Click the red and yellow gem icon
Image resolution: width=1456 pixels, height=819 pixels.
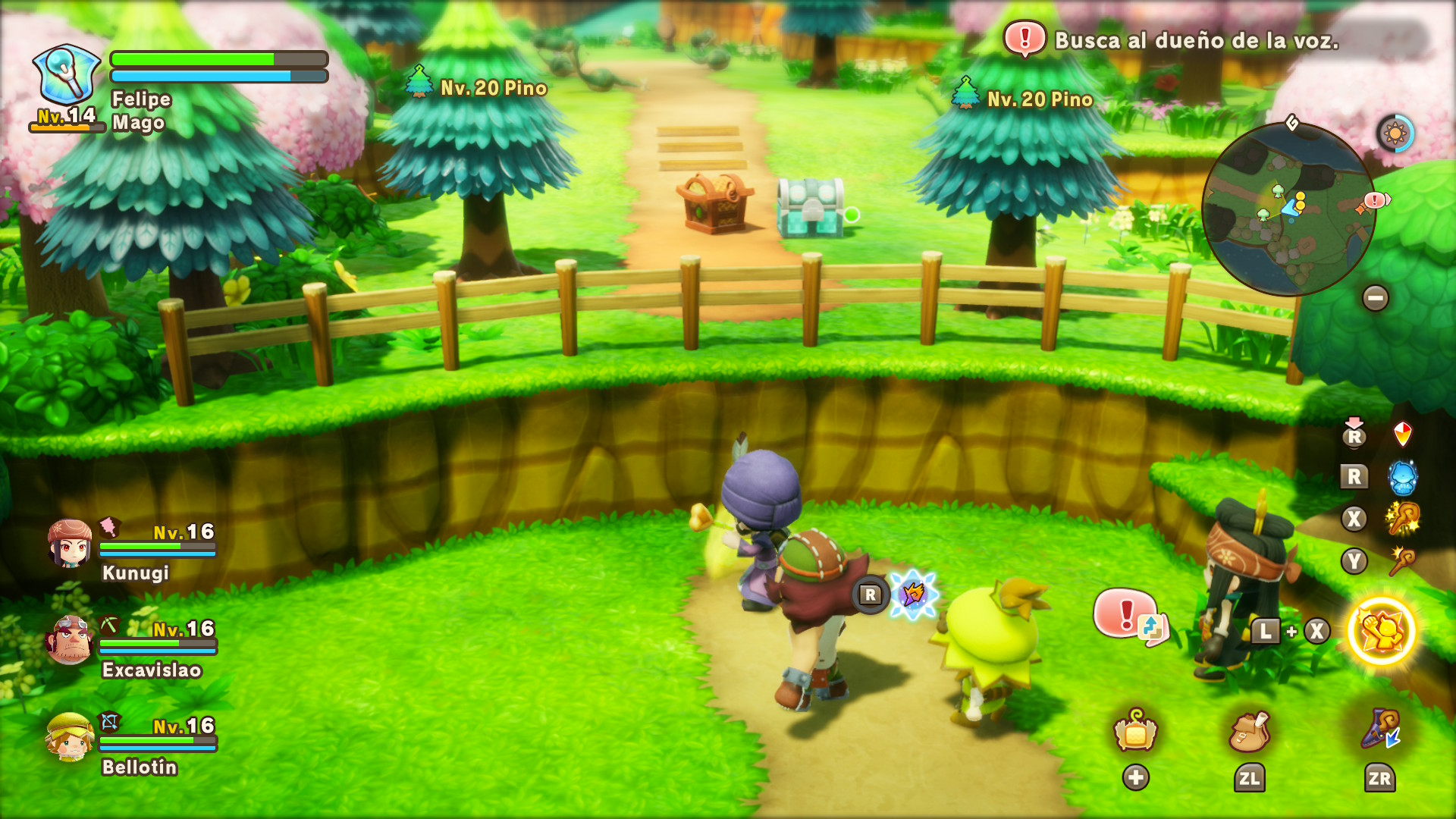pyautogui.click(x=1402, y=435)
